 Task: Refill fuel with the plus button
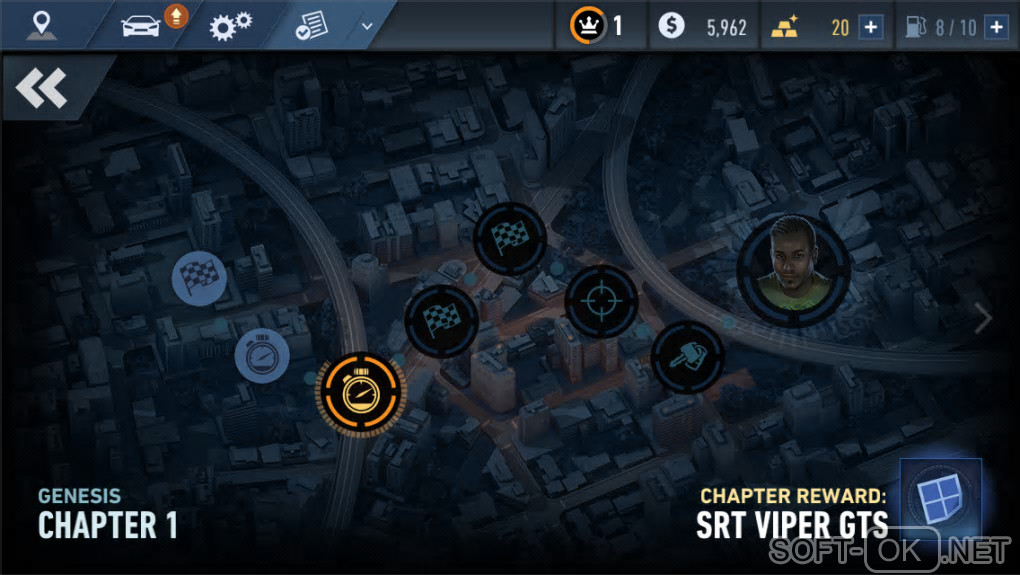pos(994,27)
